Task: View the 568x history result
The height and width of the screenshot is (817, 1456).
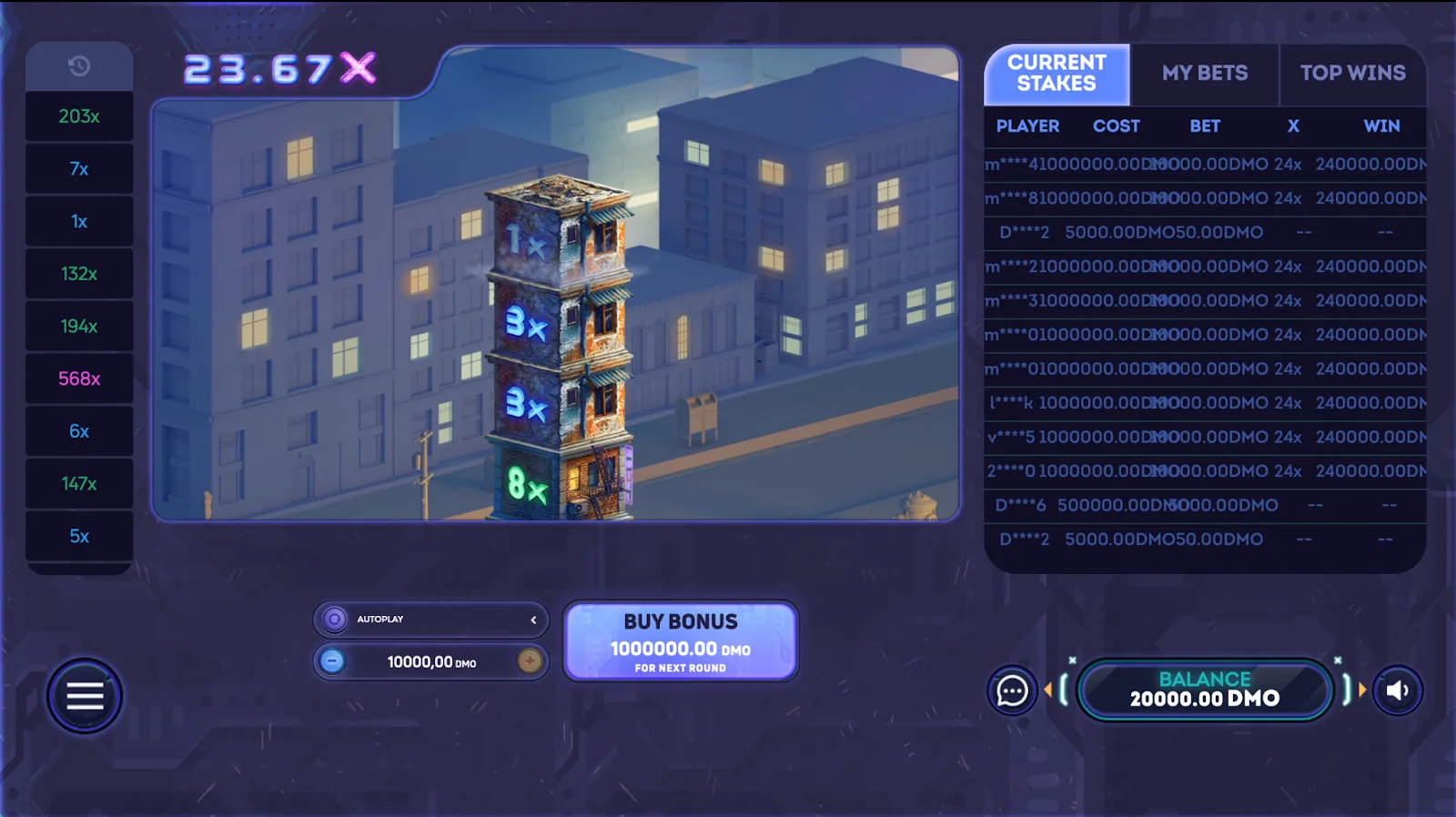Action: [x=79, y=378]
